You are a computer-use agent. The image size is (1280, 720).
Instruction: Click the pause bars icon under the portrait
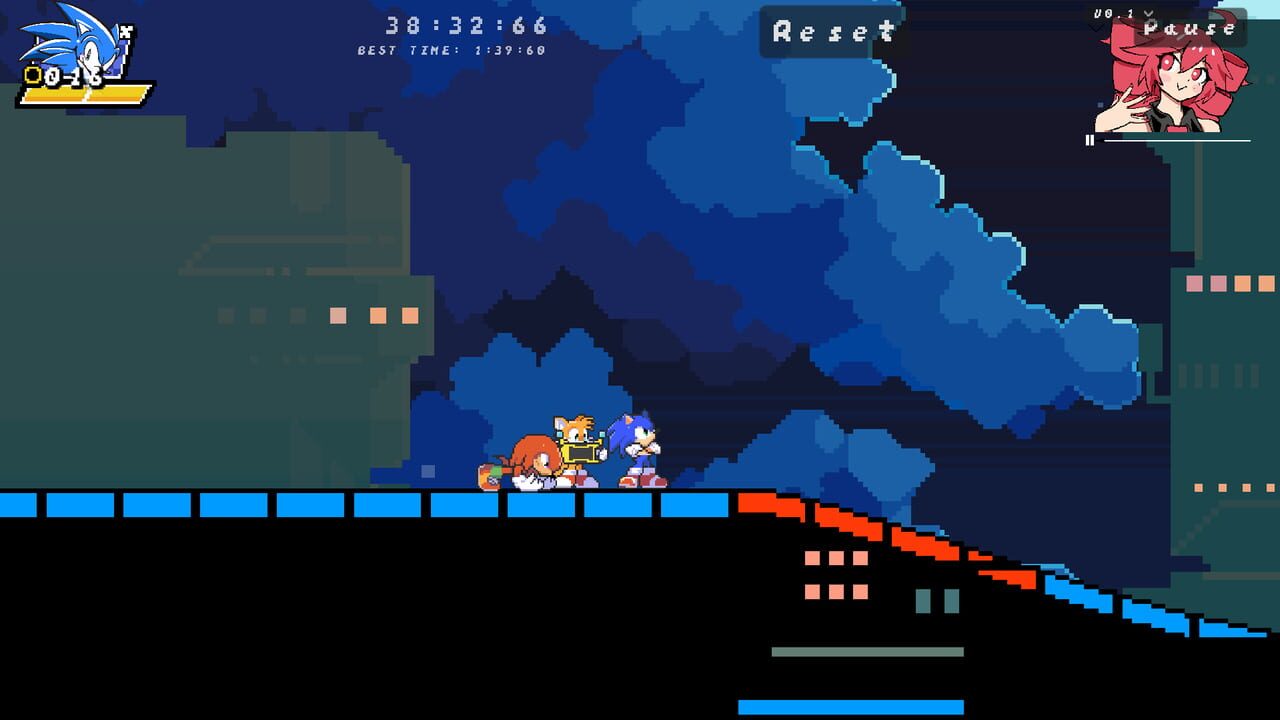1090,140
